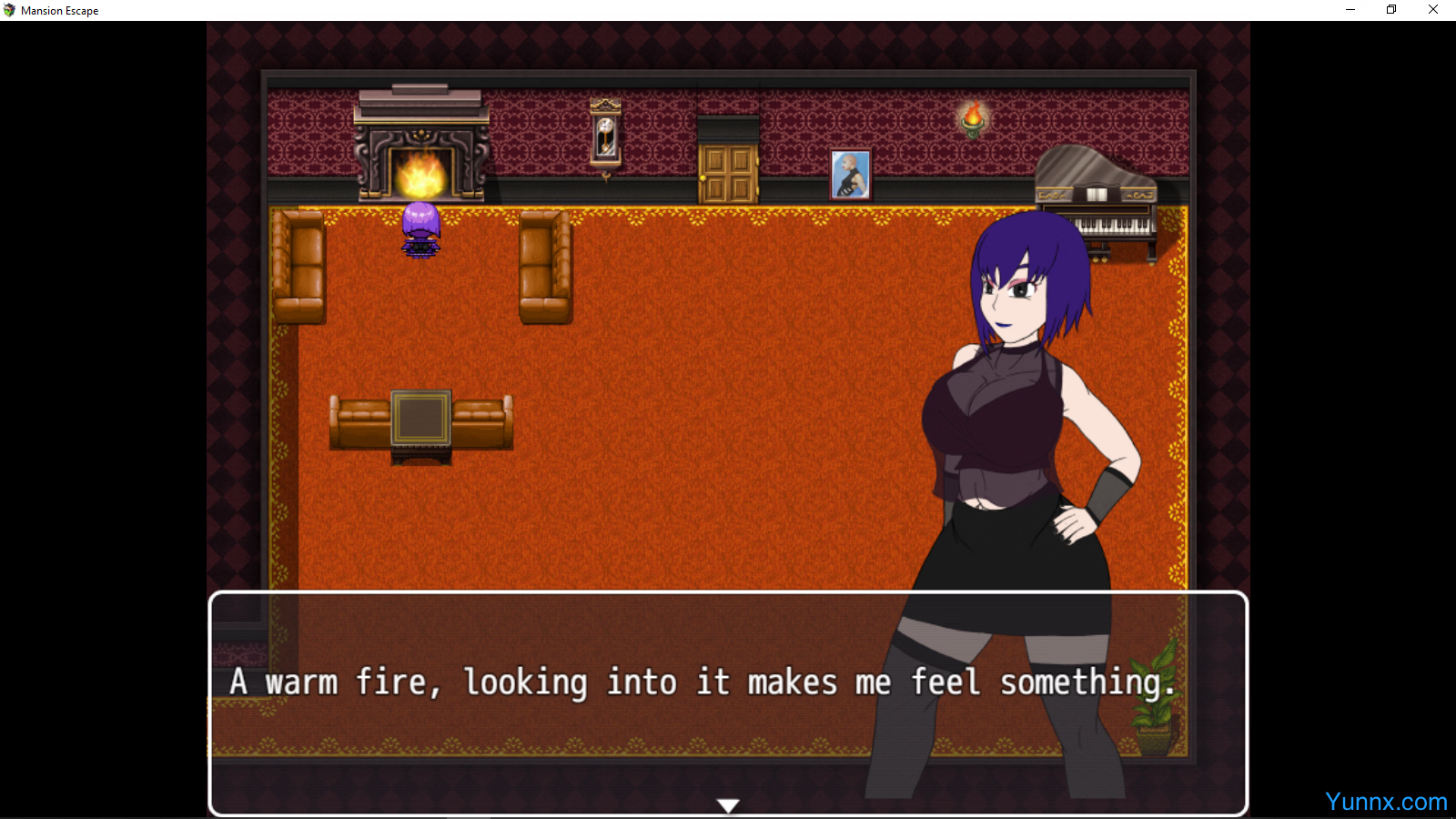Screen dimensions: 1456x819
Task: Restore down the game window
Action: (1391, 10)
